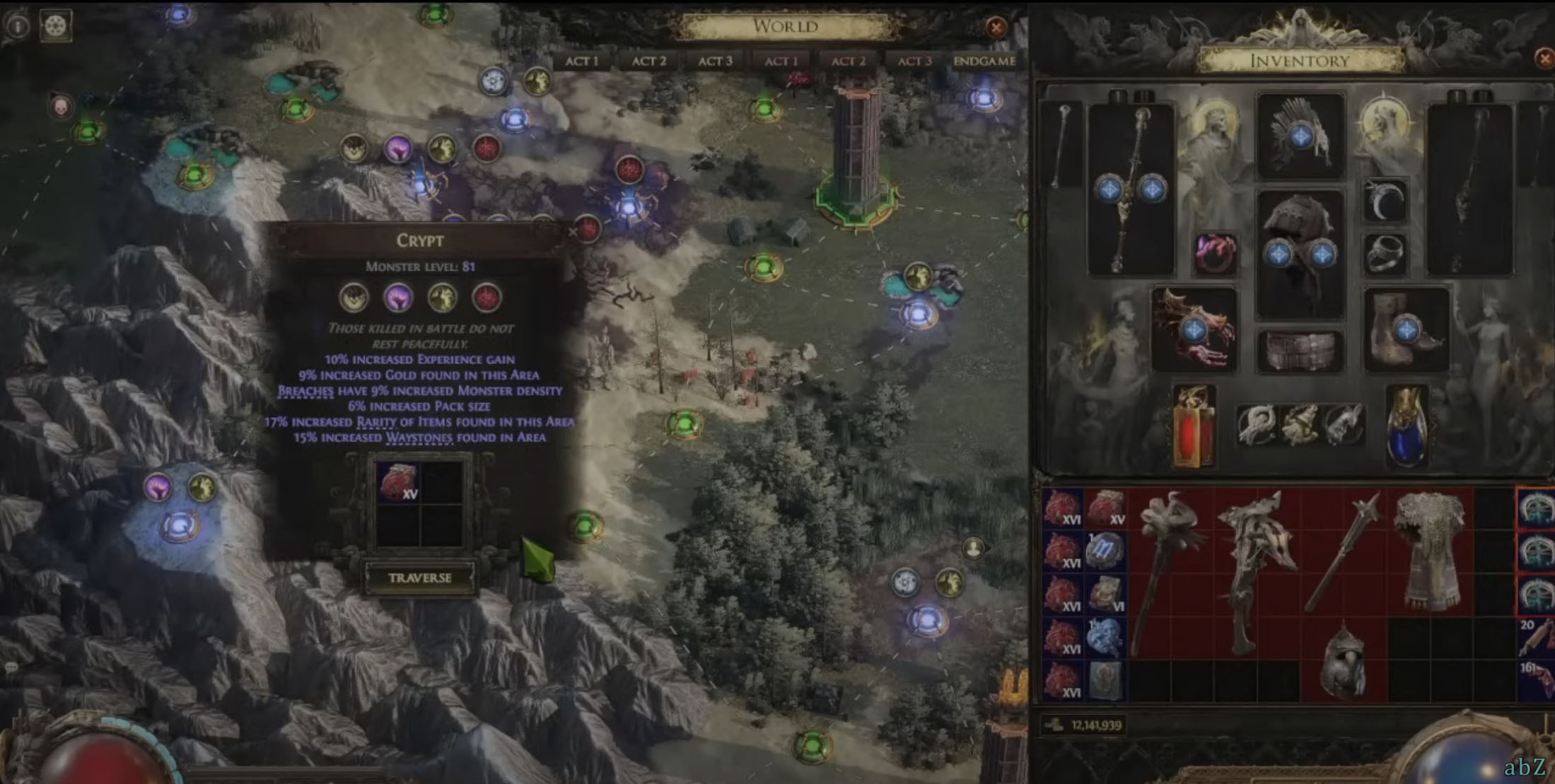This screenshot has width=1555, height=784.
Task: Select the crescent moon amulet
Action: click(1385, 202)
